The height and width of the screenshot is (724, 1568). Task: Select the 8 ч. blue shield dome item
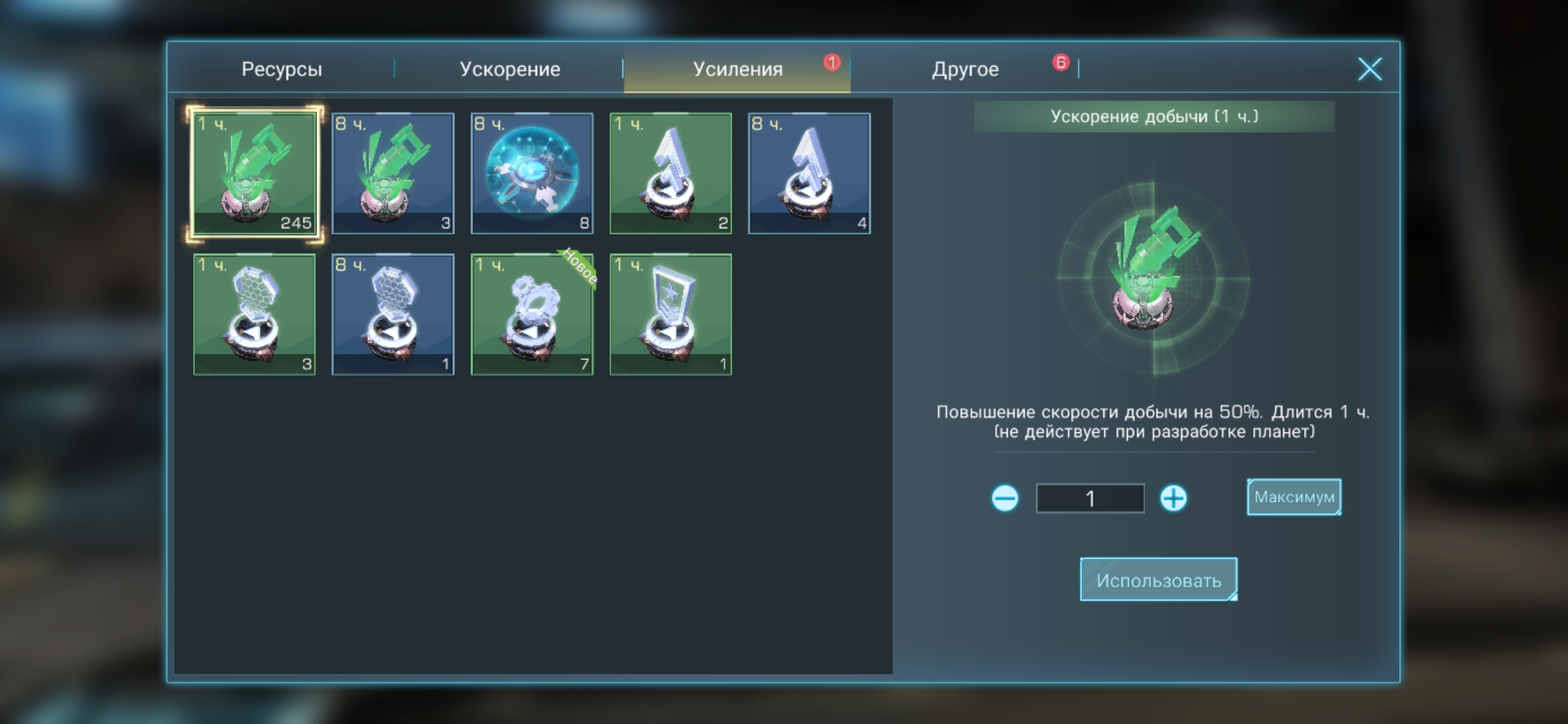pyautogui.click(x=532, y=173)
